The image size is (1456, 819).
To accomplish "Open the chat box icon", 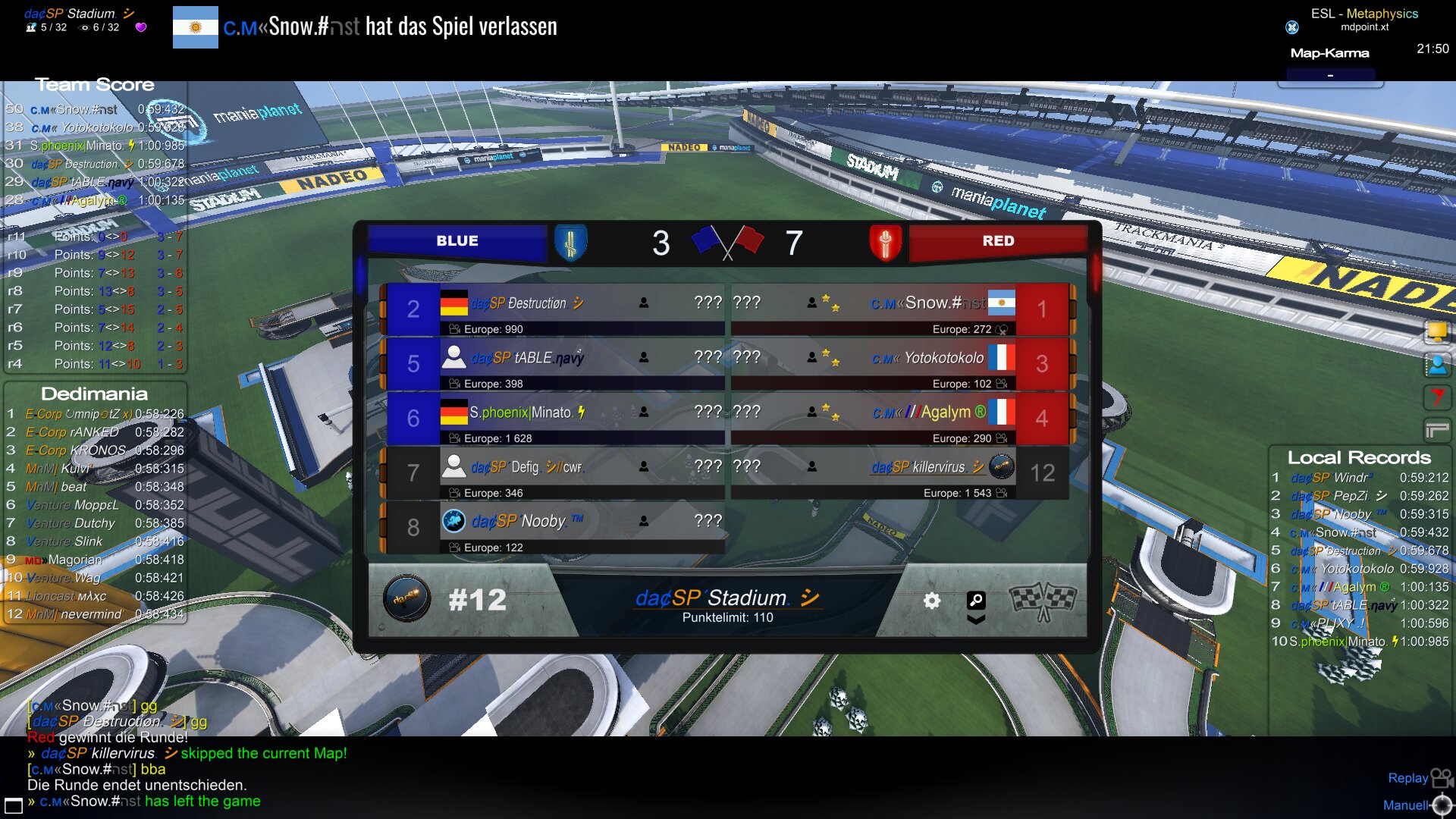I will pyautogui.click(x=14, y=804).
